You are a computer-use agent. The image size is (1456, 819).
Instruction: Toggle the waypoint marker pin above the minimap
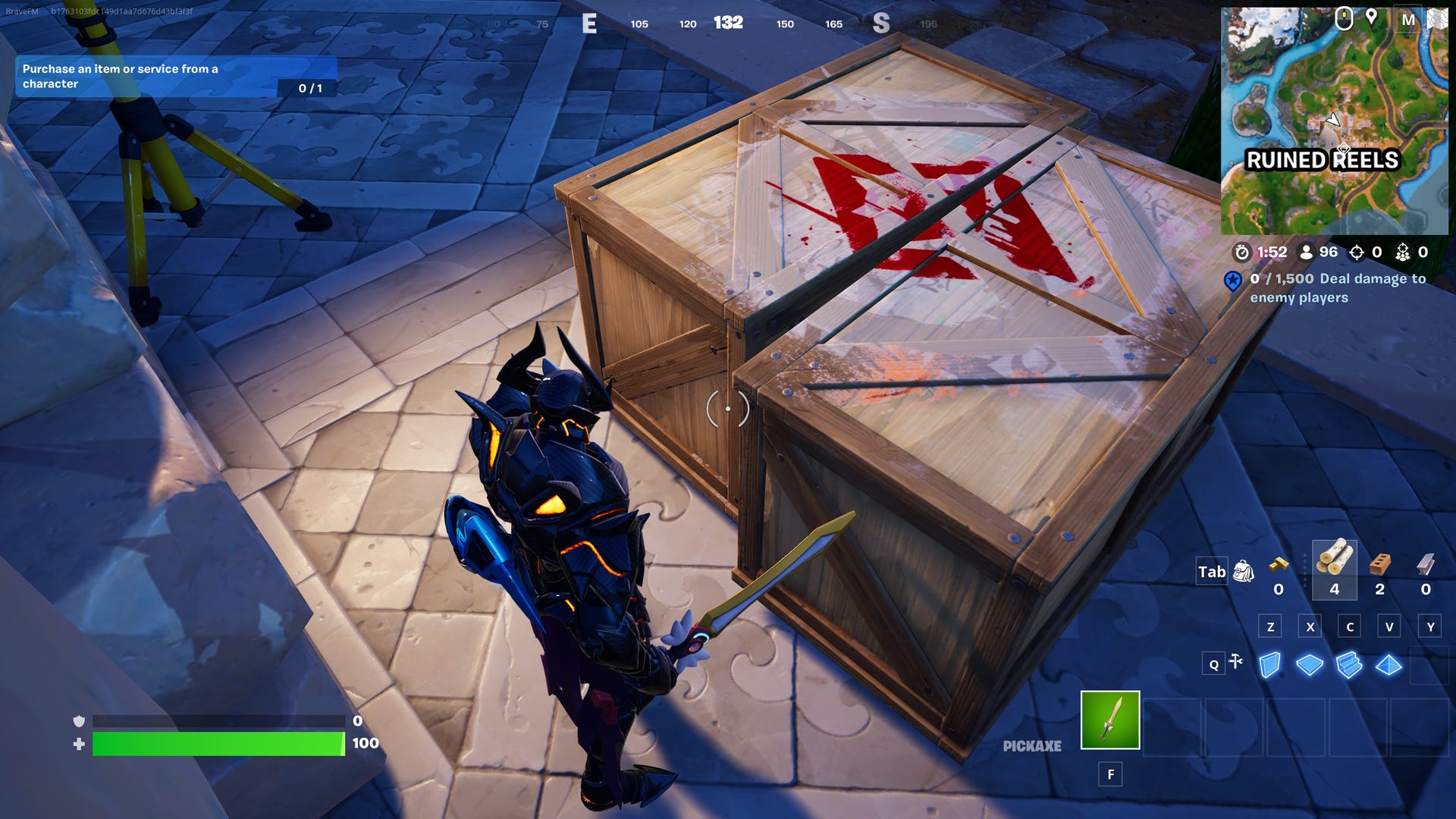click(x=1372, y=18)
